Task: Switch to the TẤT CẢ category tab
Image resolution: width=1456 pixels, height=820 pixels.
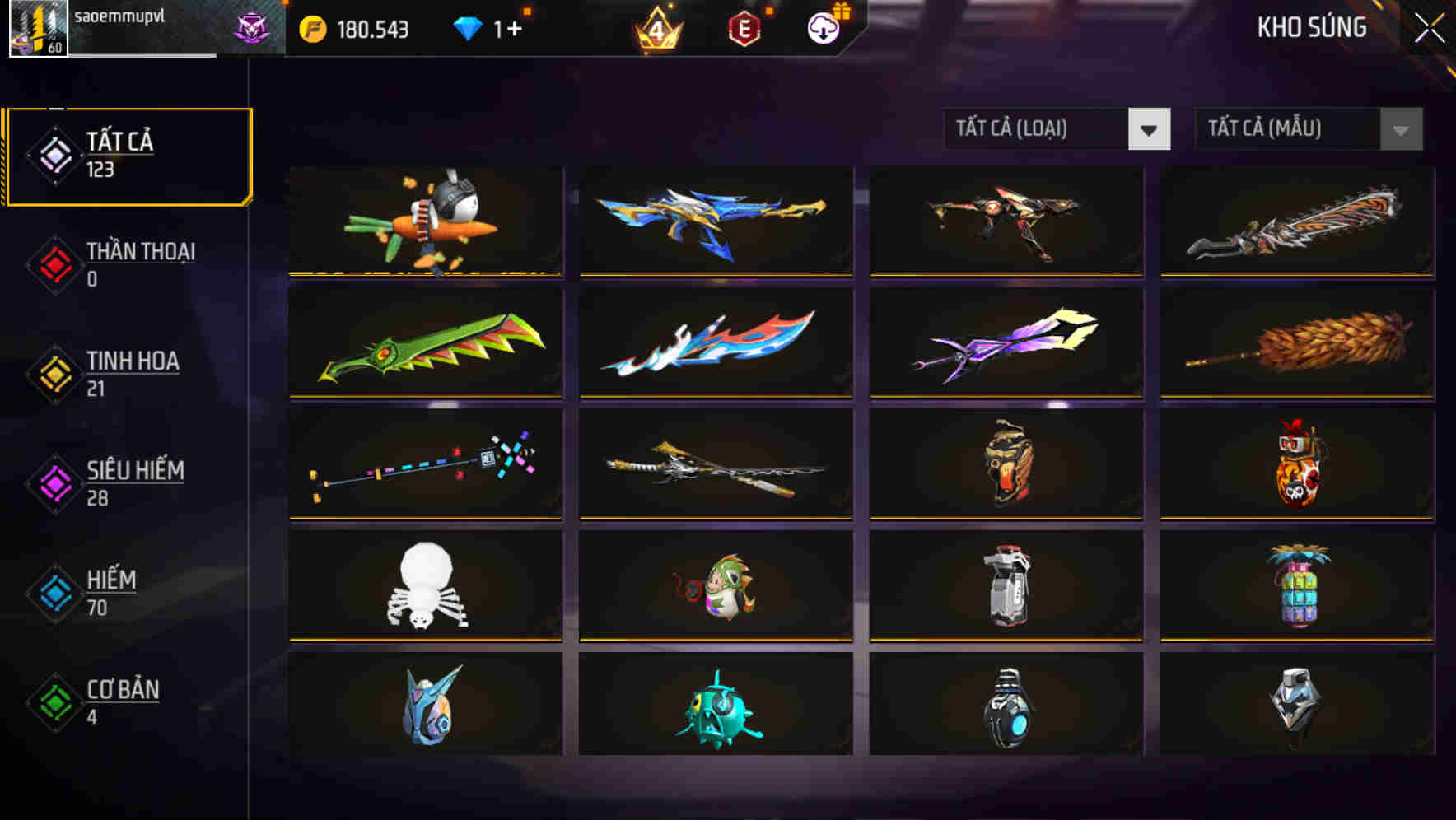Action: [x=128, y=155]
